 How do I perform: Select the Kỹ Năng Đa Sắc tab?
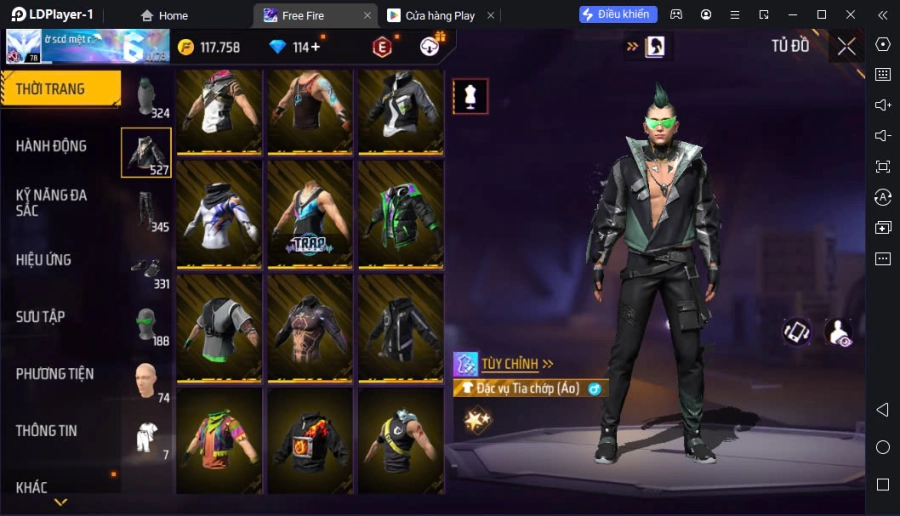(52, 202)
